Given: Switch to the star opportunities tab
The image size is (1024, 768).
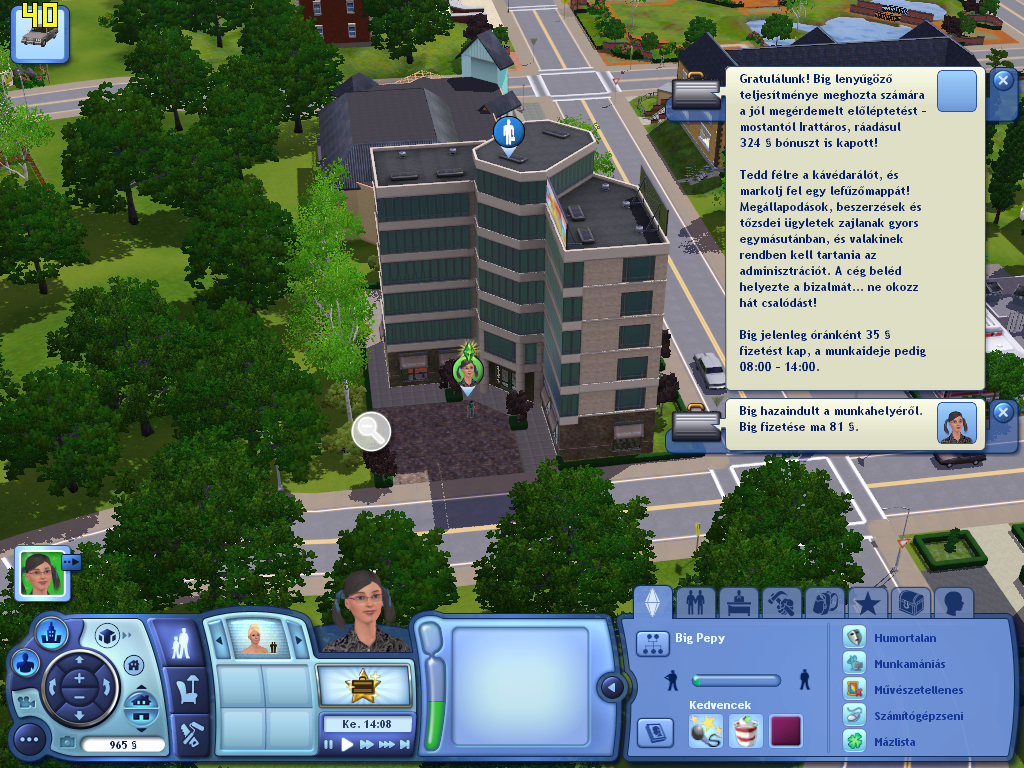Looking at the screenshot, I should pyautogui.click(x=868, y=602).
